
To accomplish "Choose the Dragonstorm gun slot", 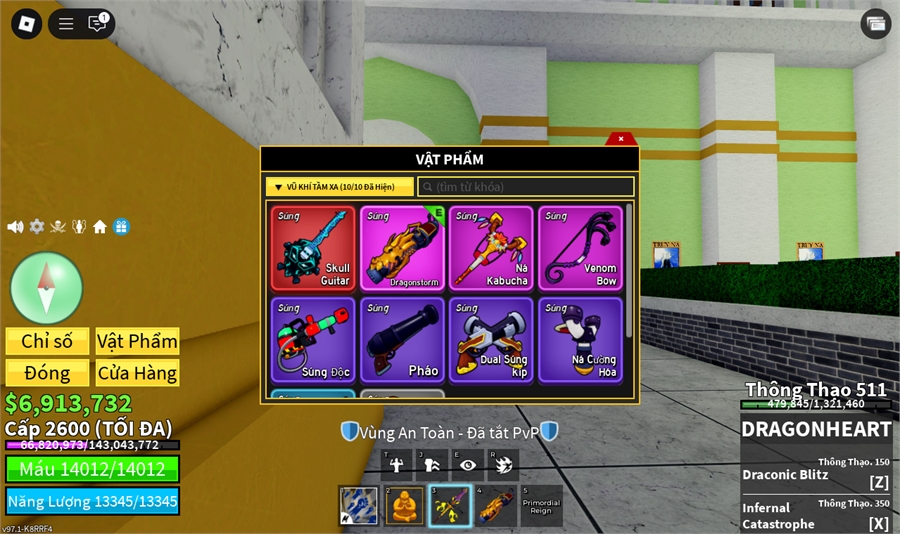I will [x=402, y=249].
